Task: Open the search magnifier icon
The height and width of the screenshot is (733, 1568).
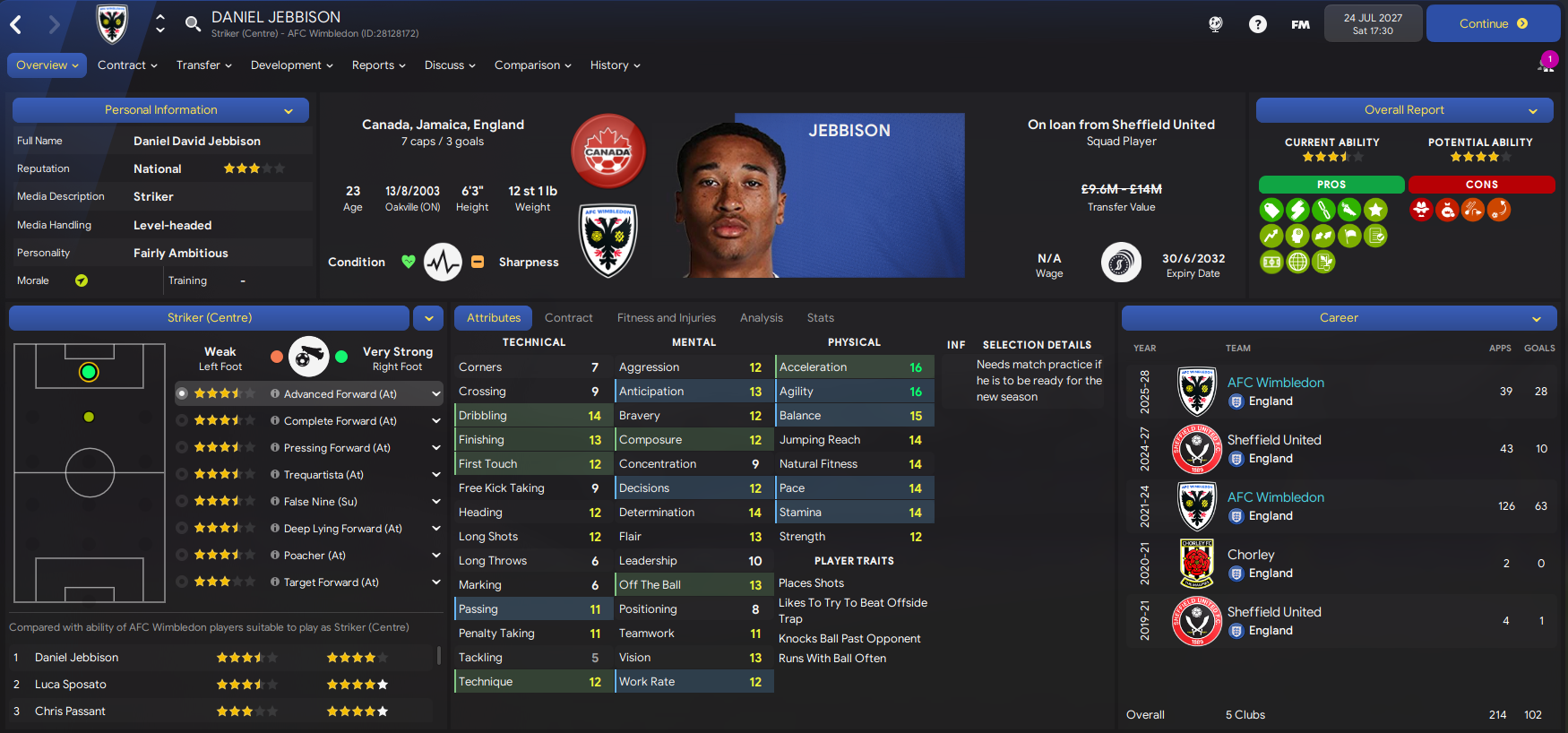Action: 193,23
